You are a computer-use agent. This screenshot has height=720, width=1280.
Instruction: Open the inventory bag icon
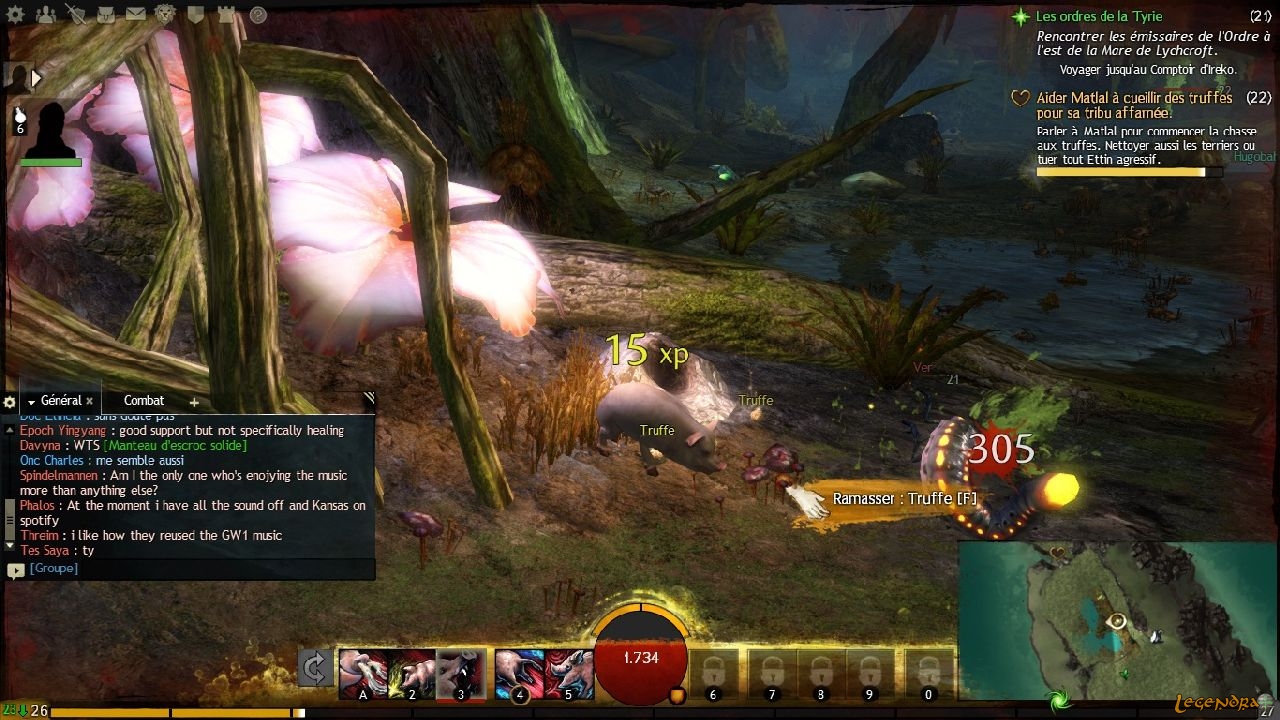106,14
